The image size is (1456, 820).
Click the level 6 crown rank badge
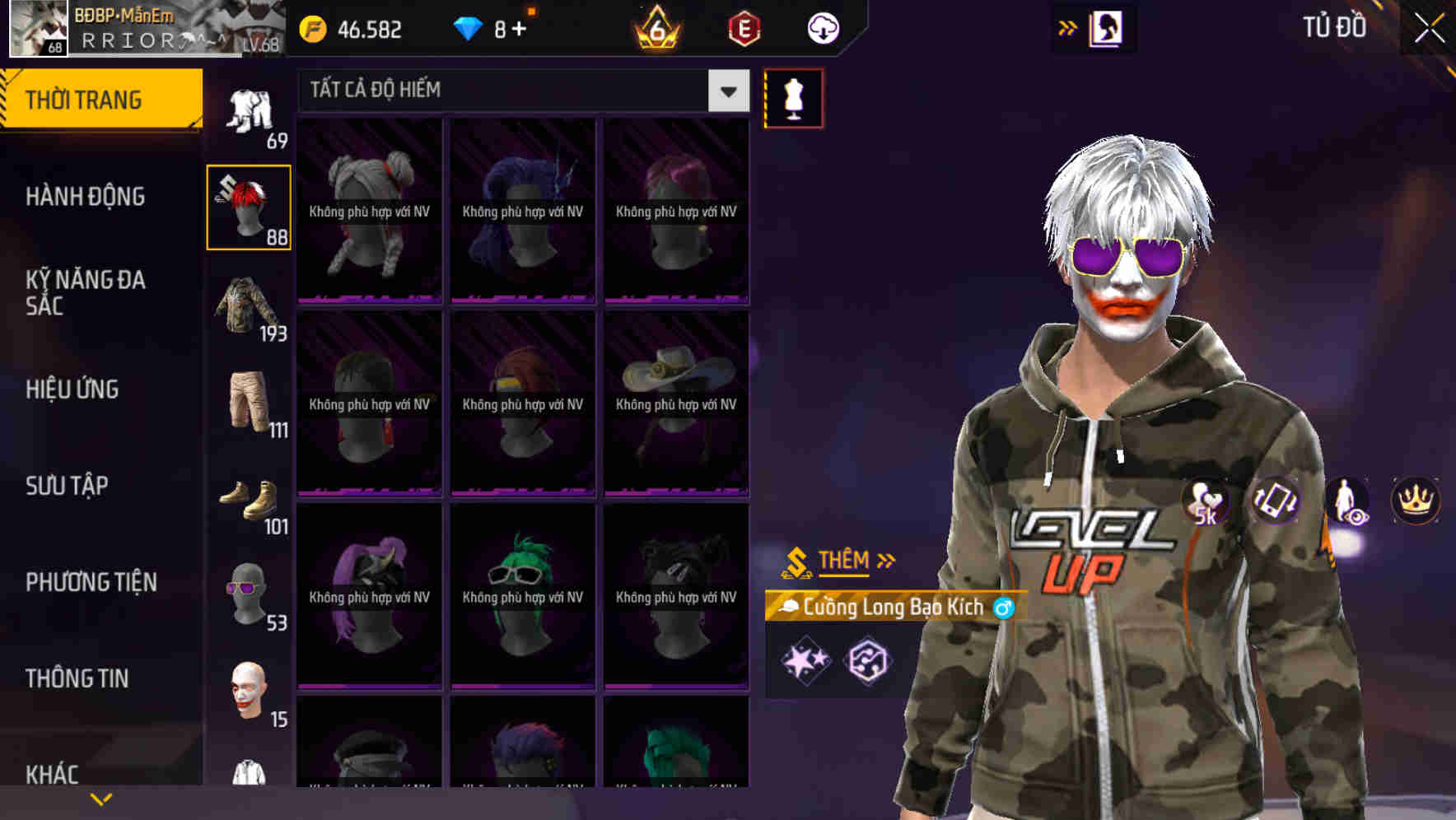pyautogui.click(x=655, y=29)
